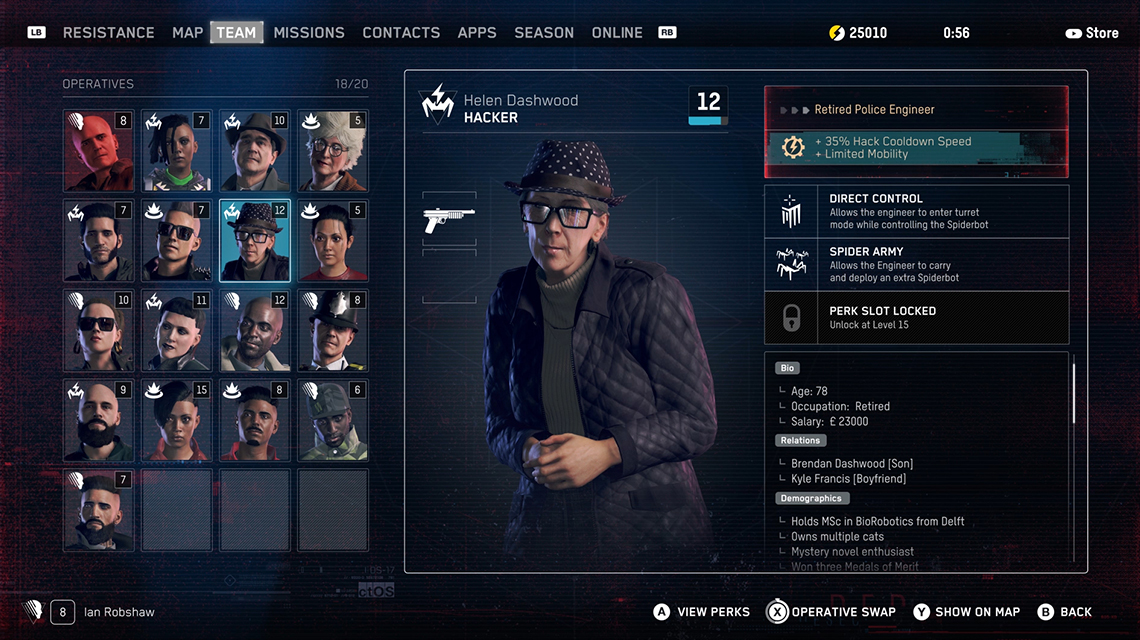This screenshot has height=640, width=1140.
Task: Click the Retired Police Engineer trait banner
Action: pyautogui.click(x=916, y=109)
